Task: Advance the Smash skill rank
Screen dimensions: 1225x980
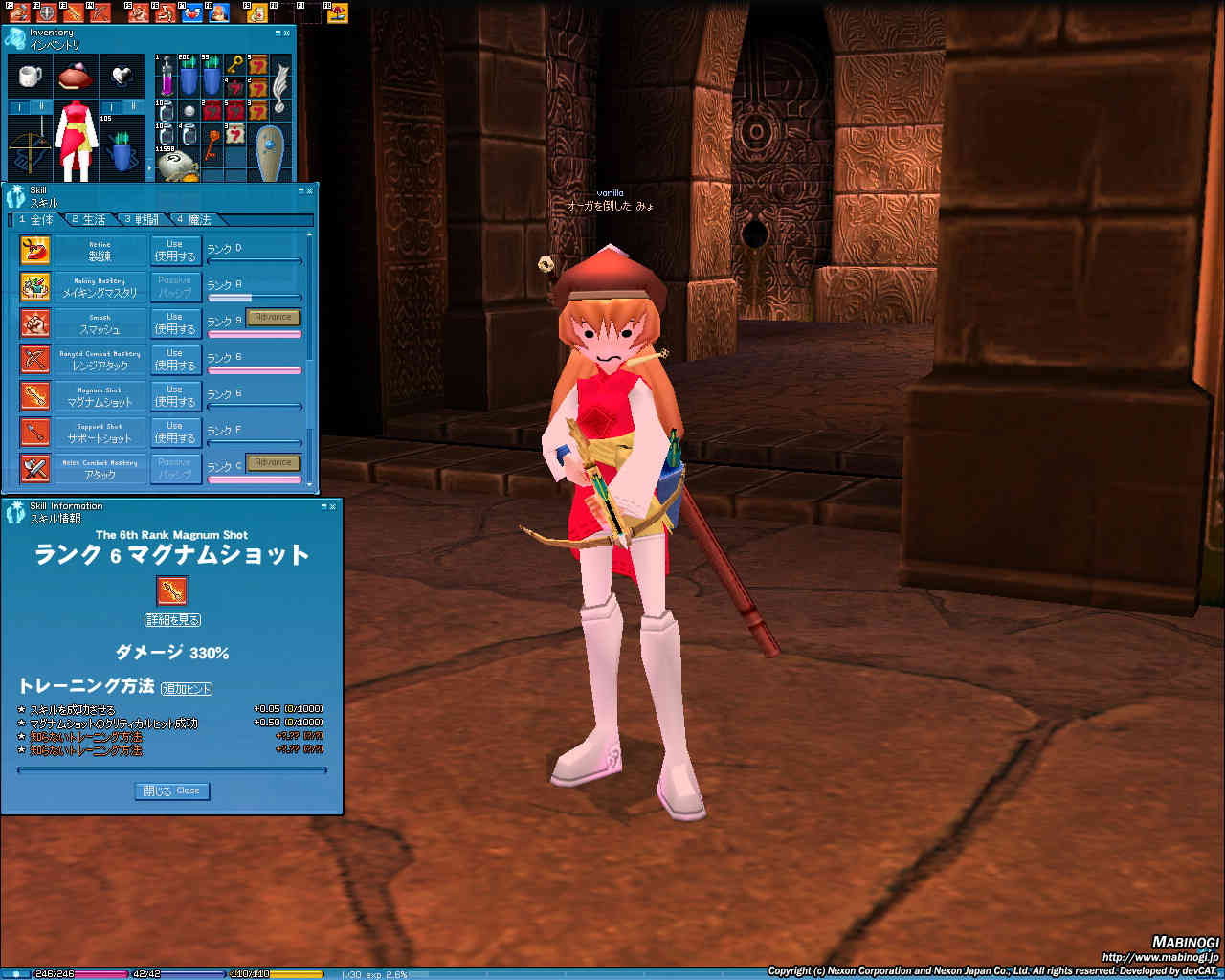Action: click(x=273, y=317)
